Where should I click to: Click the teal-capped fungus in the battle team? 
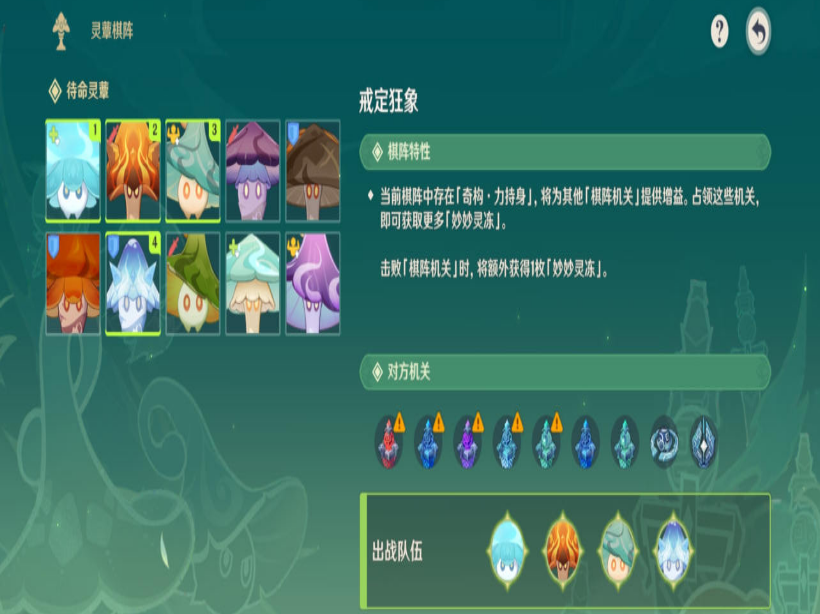click(617, 551)
